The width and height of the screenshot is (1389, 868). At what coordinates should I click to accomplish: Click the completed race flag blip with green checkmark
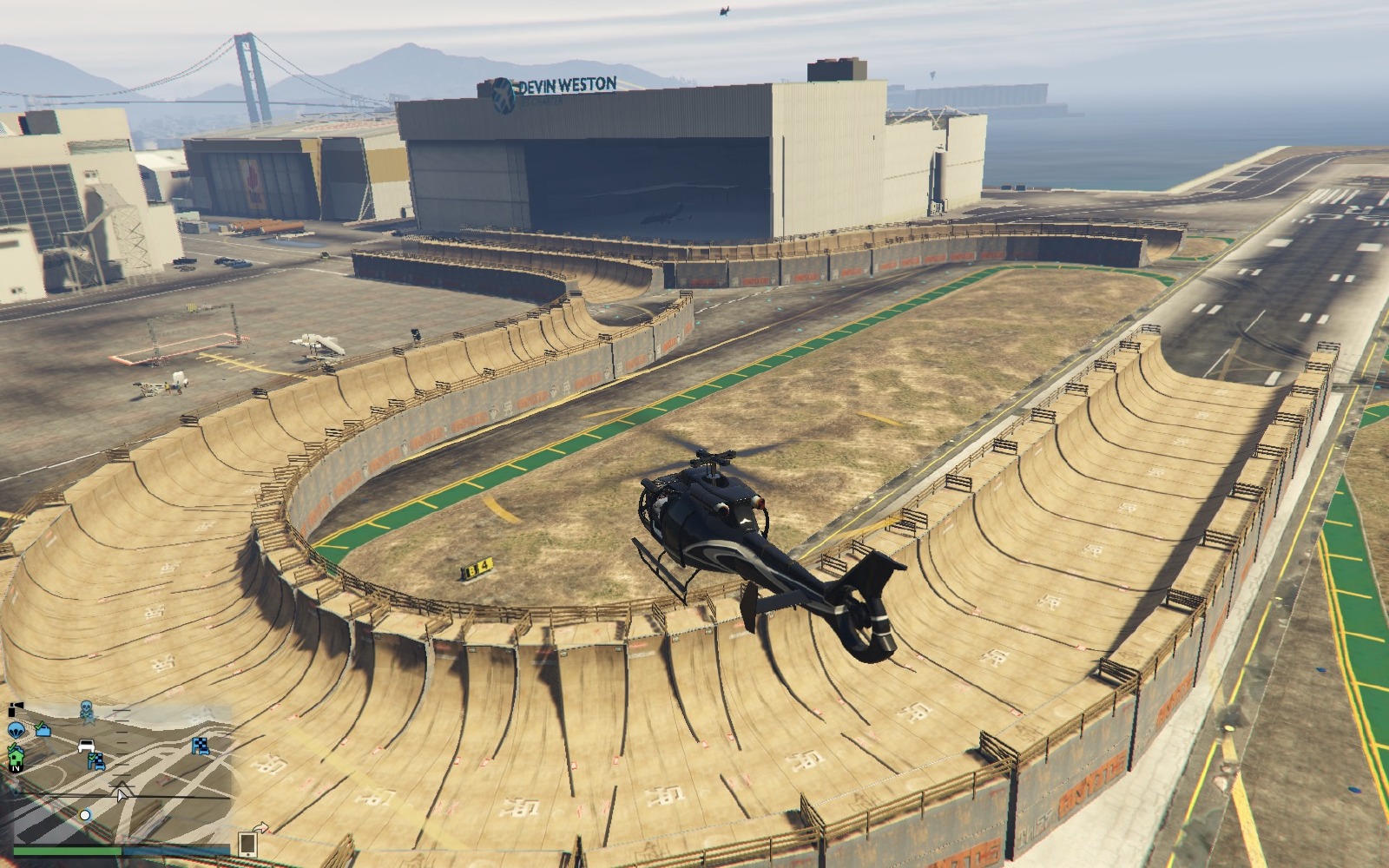[96, 761]
